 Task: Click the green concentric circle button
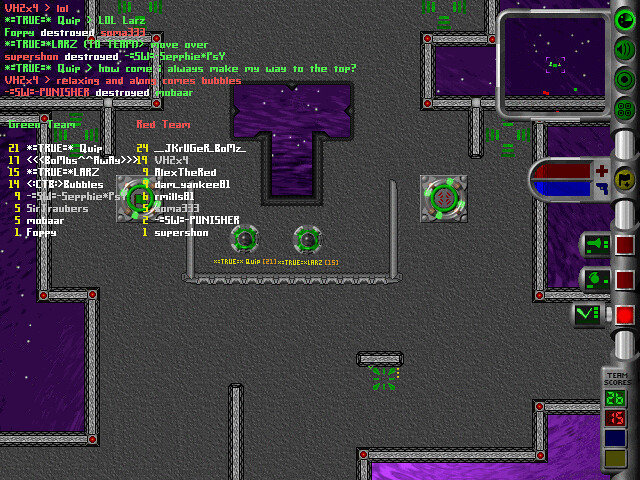click(623, 80)
